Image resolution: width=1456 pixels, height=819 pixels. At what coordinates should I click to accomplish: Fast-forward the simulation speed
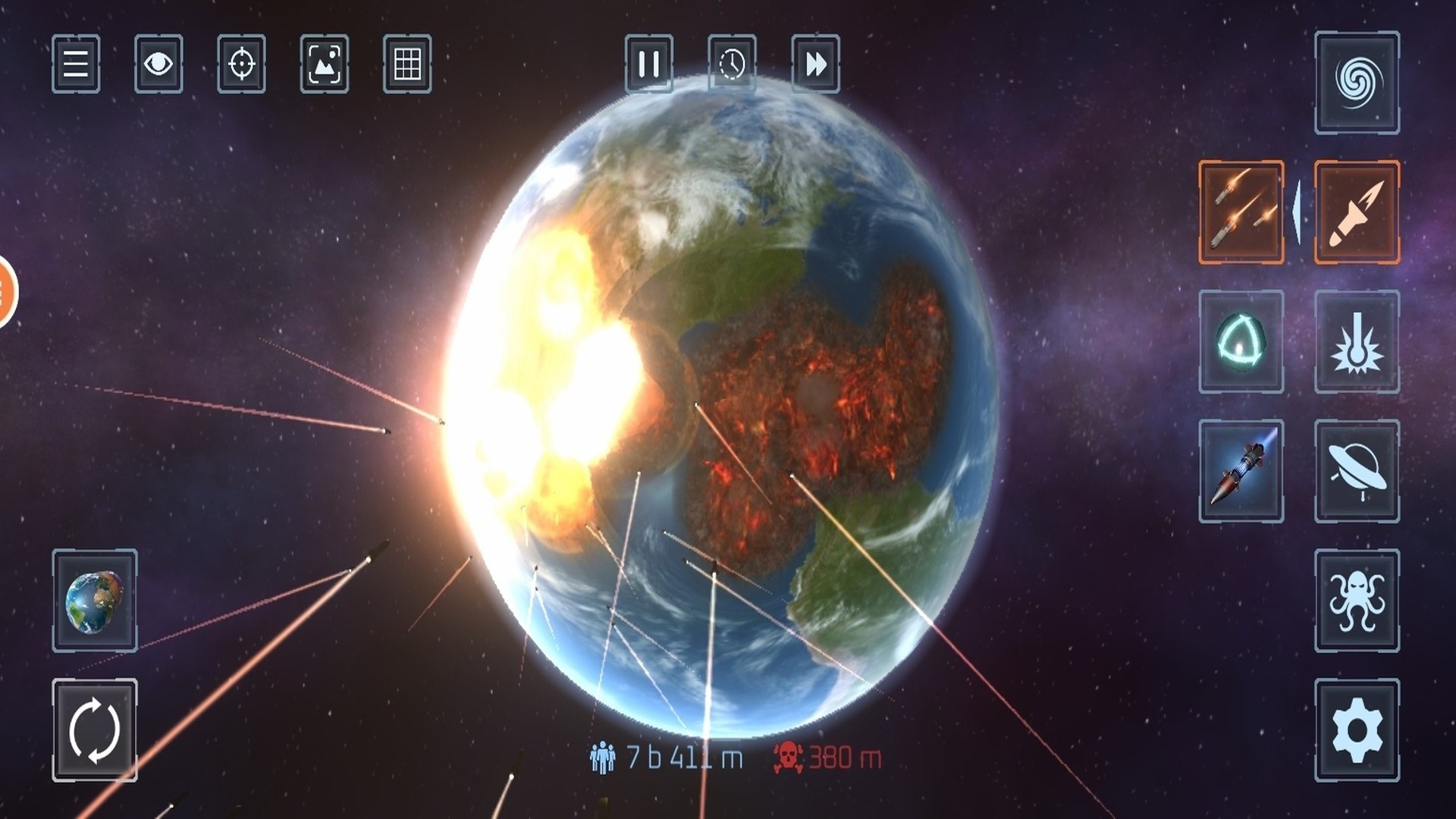[x=815, y=64]
